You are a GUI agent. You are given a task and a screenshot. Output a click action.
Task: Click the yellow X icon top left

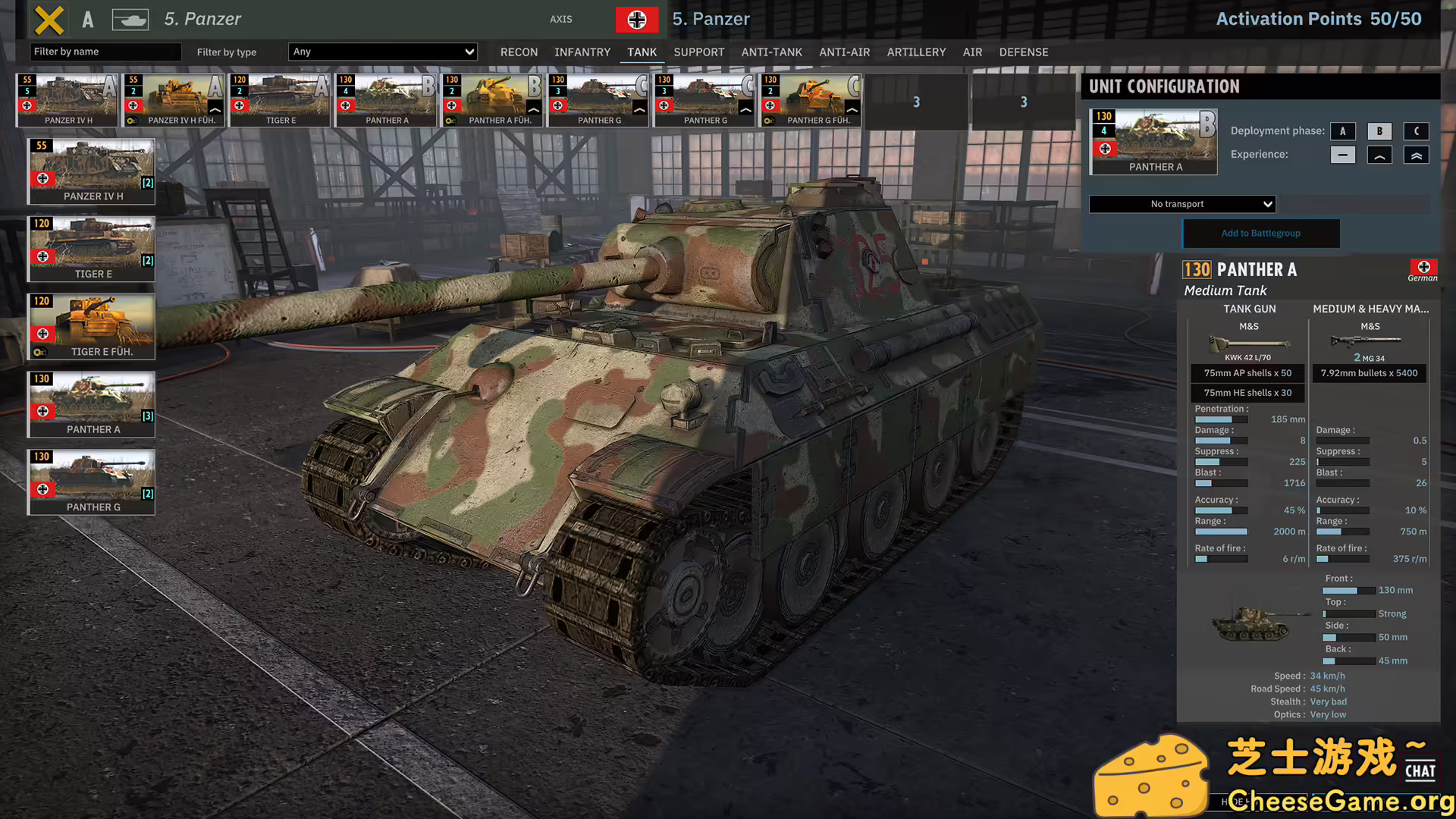pos(49,20)
